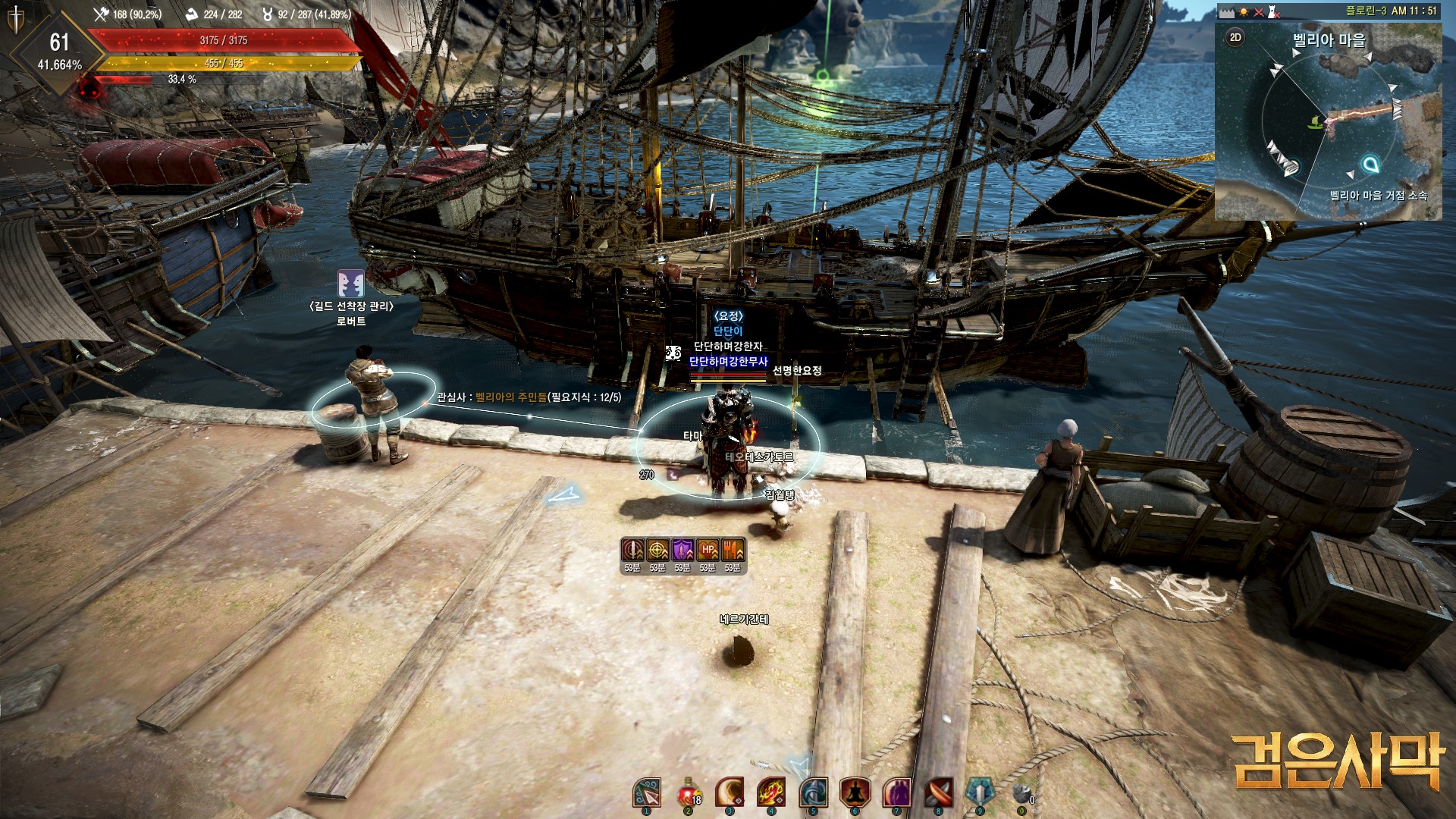Click the fork and knife food buff icon

click(x=733, y=550)
